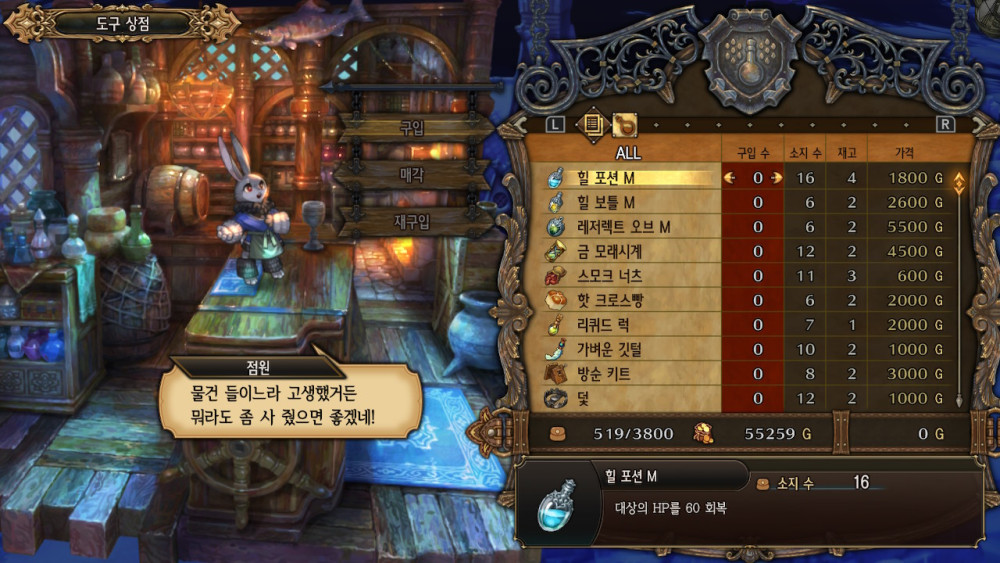Screen dimensions: 1000x563
Task: Choose the 매각 (Sell) menu option
Action: pos(412,174)
